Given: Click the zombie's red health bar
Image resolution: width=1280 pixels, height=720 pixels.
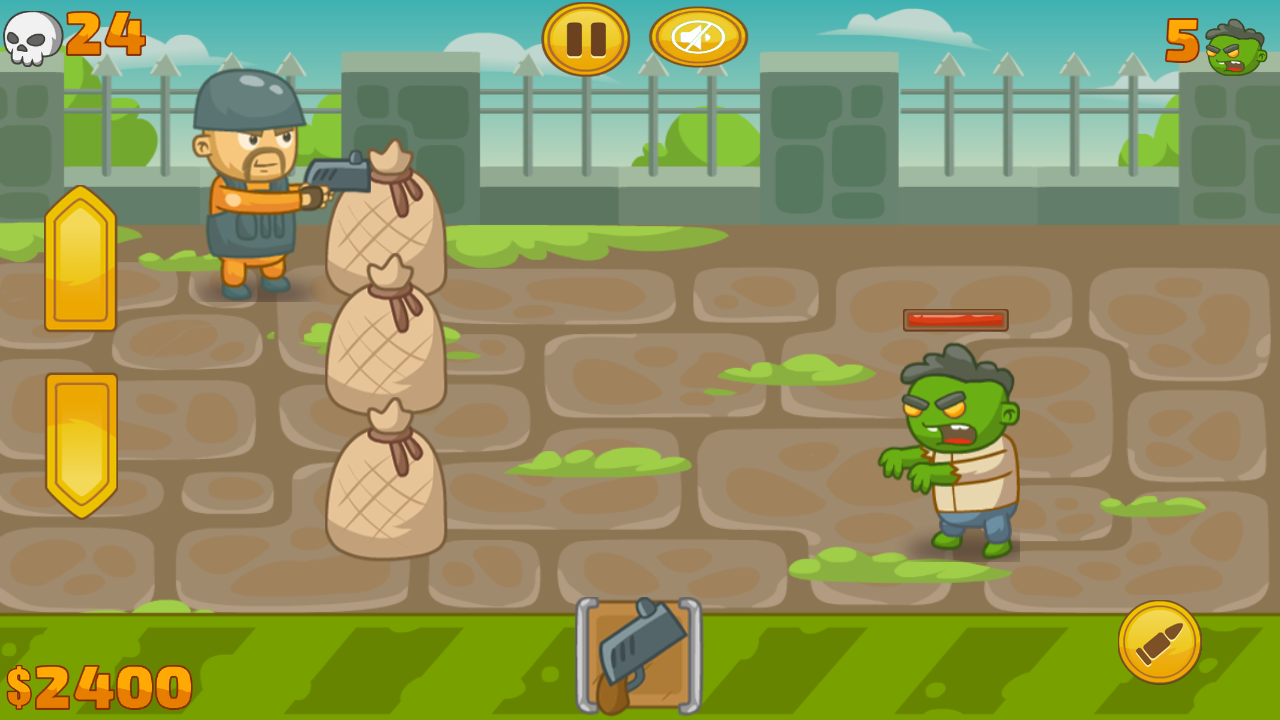Looking at the screenshot, I should click(x=955, y=321).
